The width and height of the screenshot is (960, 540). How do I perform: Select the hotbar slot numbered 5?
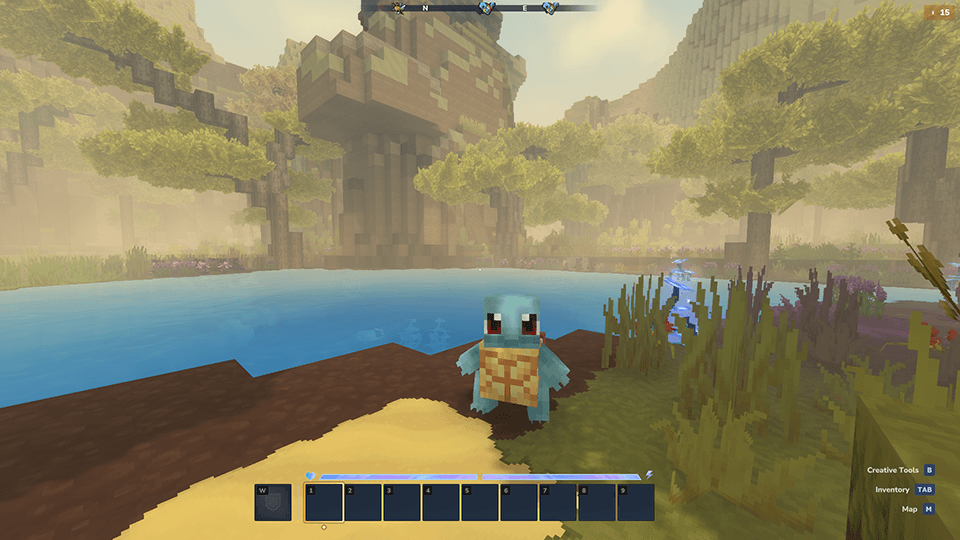480,503
